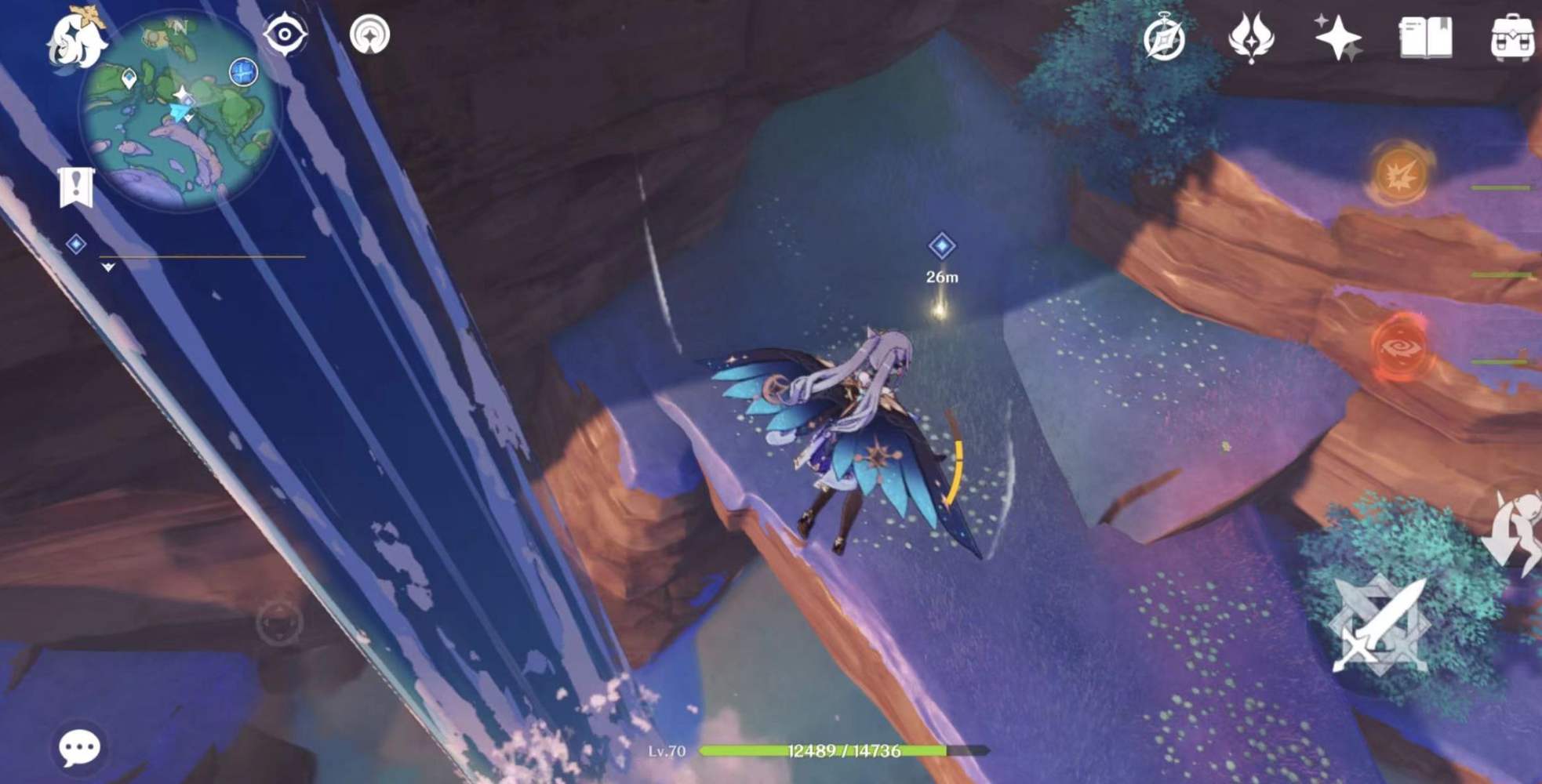Tap the spiral aim mode icon
Viewport: 1542px width, 784px height.
pyautogui.click(x=372, y=35)
